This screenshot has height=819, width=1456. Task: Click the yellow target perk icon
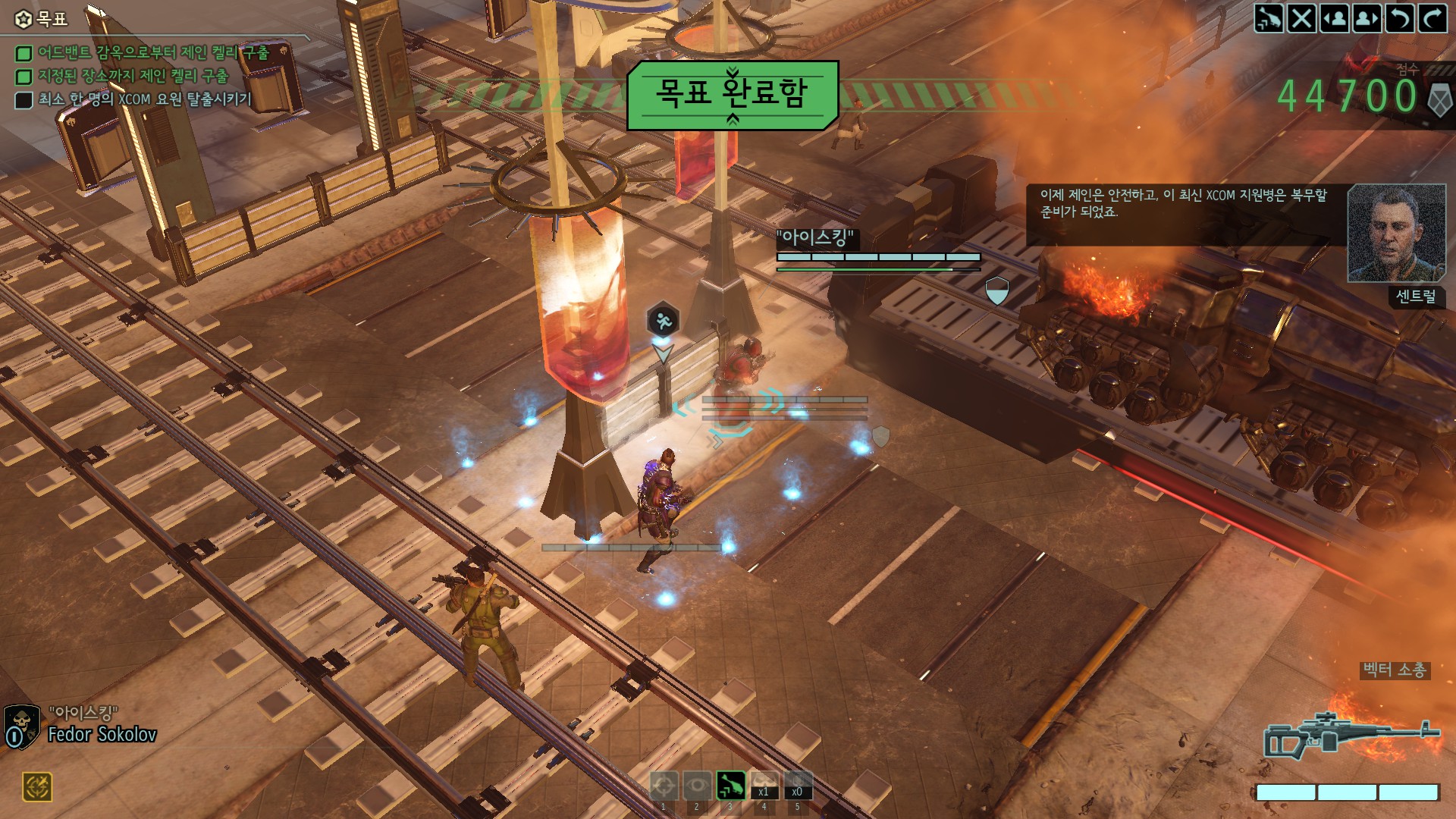(x=37, y=787)
